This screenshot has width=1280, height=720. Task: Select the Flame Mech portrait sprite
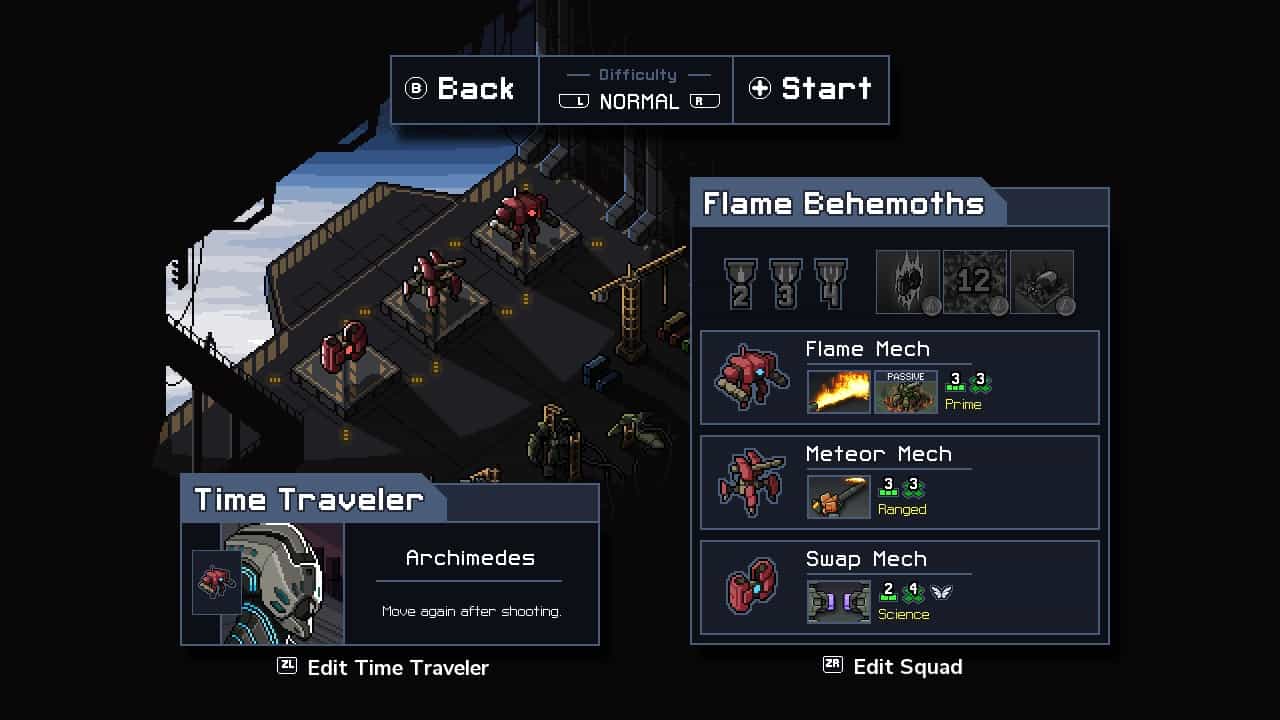(751, 378)
